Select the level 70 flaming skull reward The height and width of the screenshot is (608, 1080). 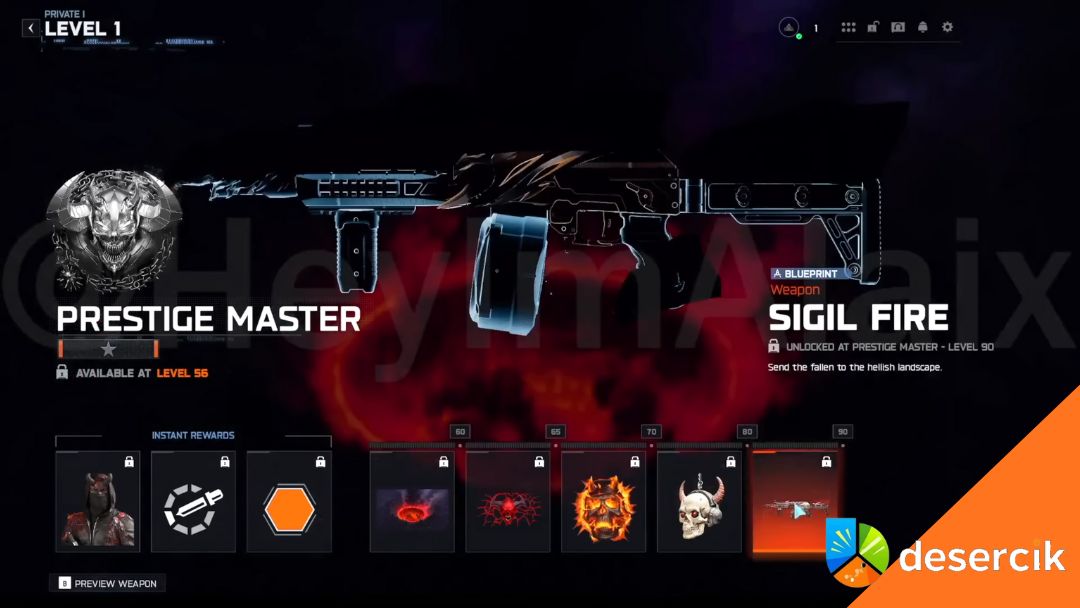603,501
